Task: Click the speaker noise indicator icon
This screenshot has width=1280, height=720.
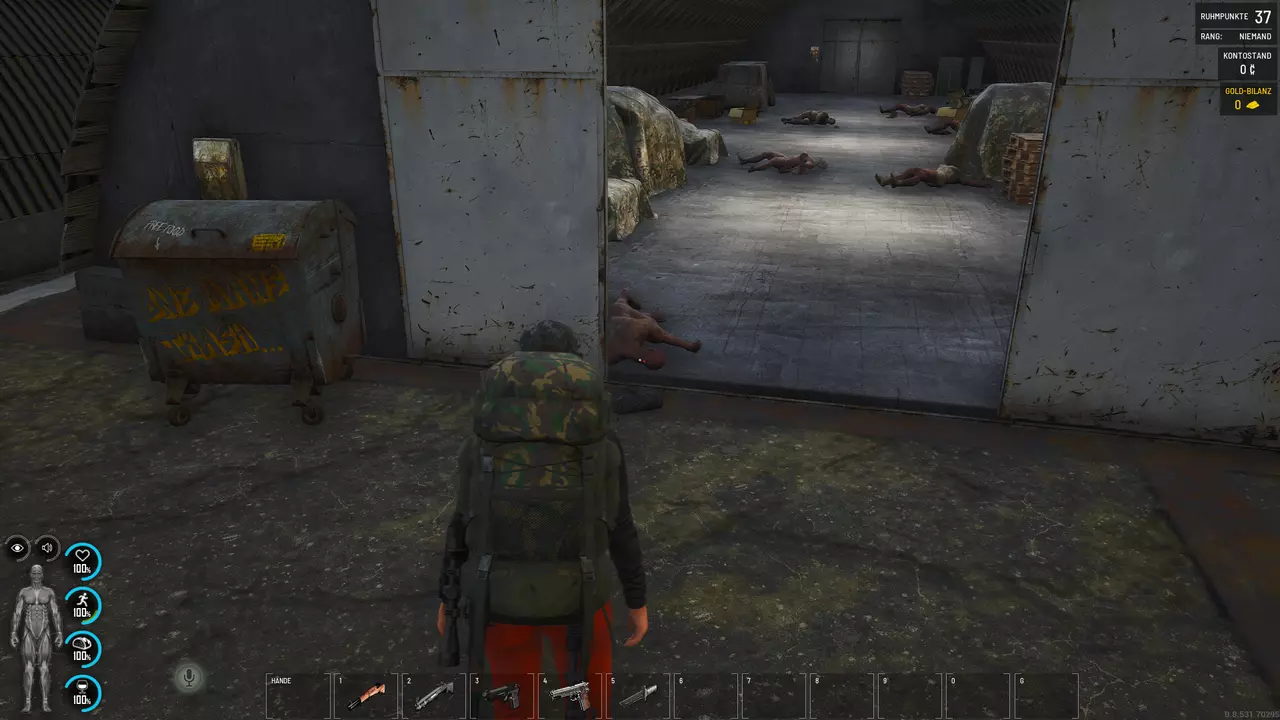Action: coord(47,547)
